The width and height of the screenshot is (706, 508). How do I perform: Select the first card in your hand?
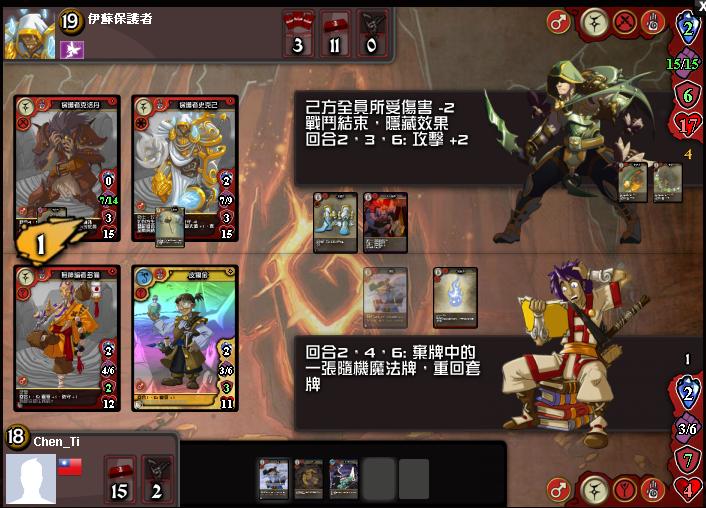pos(273,477)
